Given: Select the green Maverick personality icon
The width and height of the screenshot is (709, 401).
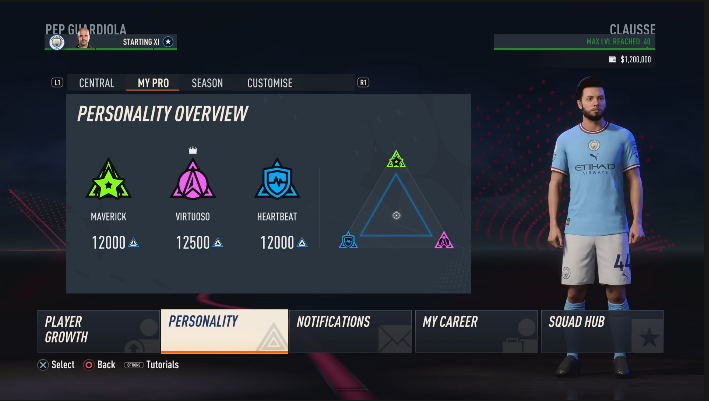Looking at the screenshot, I should tap(109, 181).
